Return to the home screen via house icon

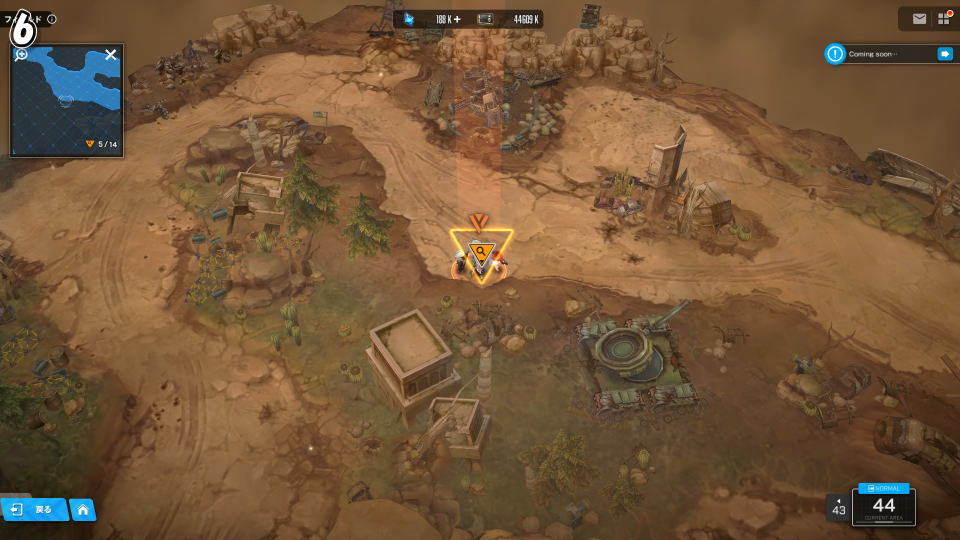[83, 510]
